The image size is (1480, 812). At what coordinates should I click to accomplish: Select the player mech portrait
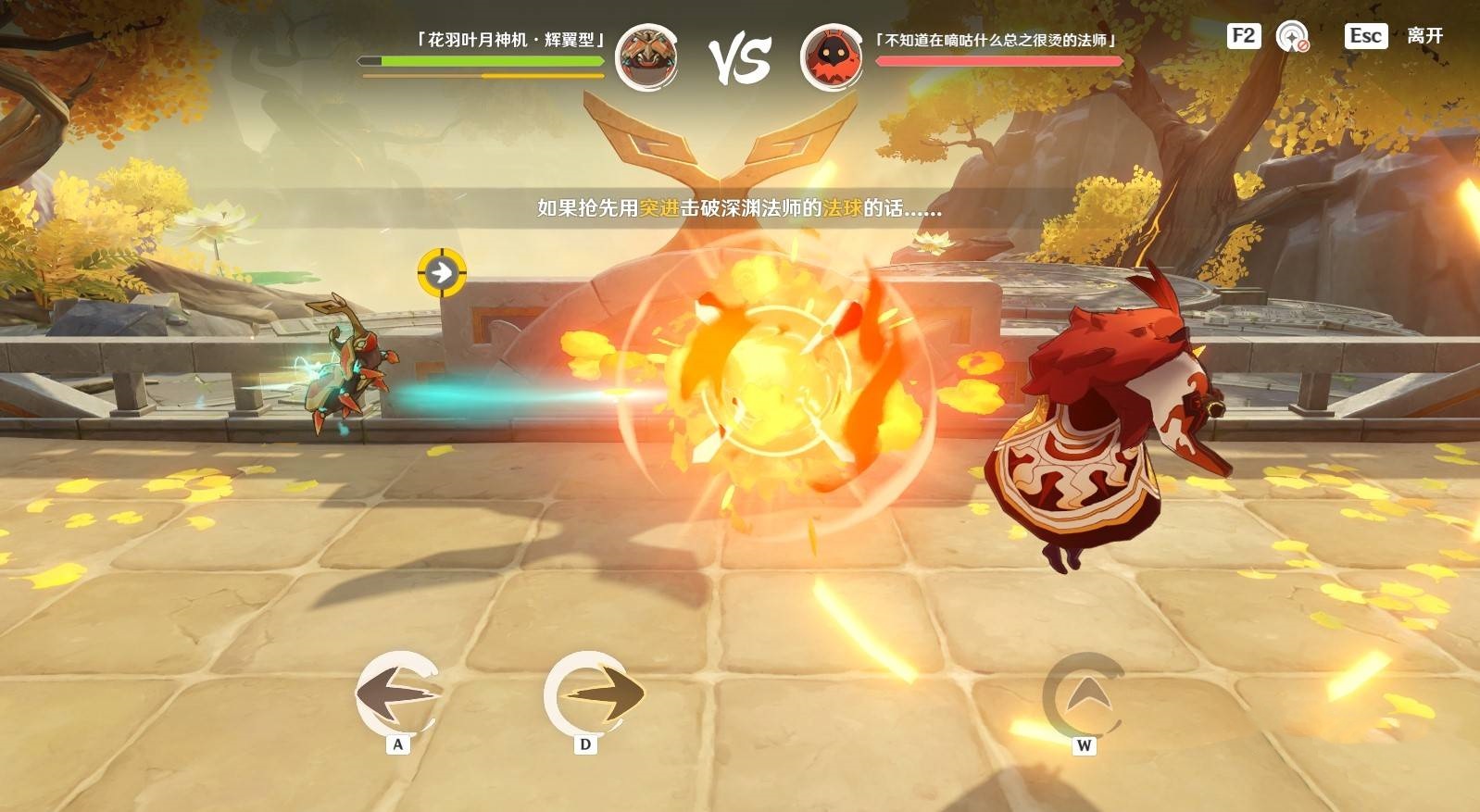tap(646, 56)
